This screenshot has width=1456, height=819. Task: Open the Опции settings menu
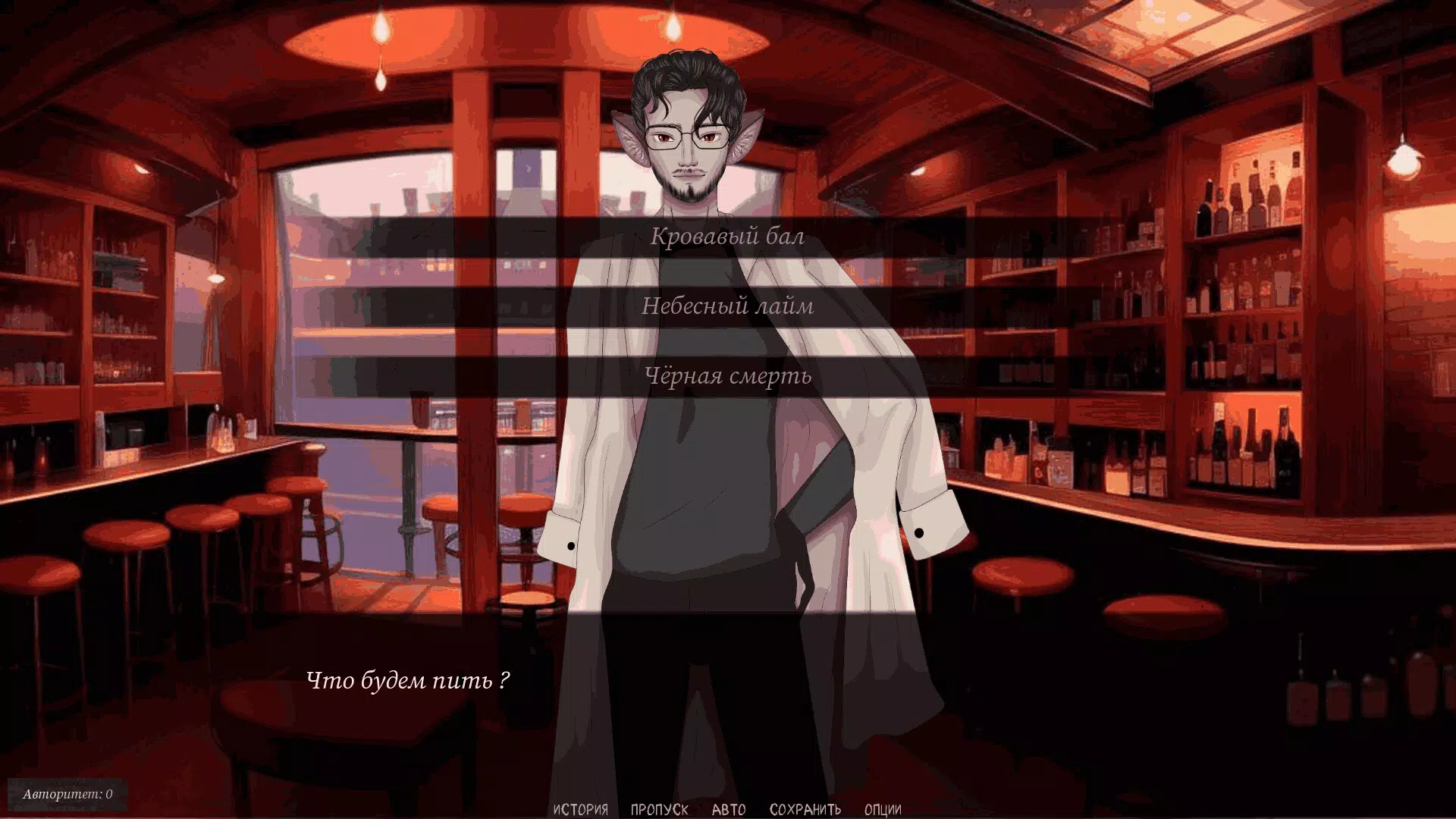coord(883,809)
